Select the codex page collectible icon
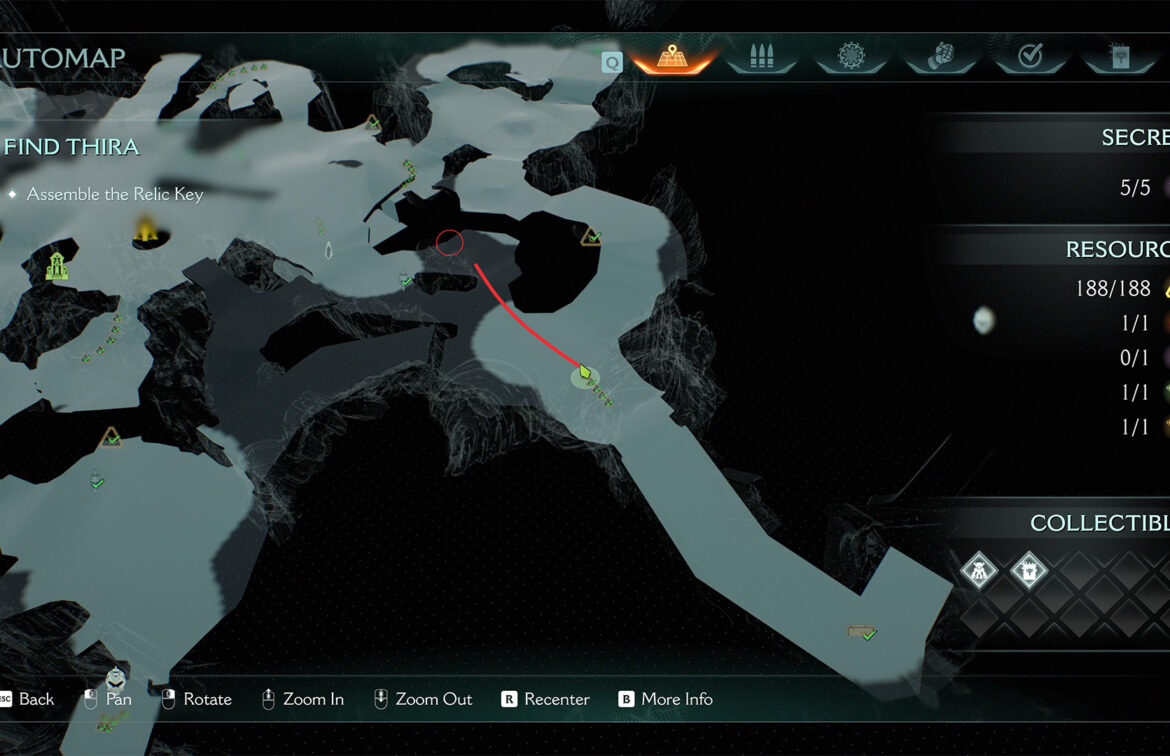The image size is (1170, 756). pyautogui.click(x=1028, y=572)
